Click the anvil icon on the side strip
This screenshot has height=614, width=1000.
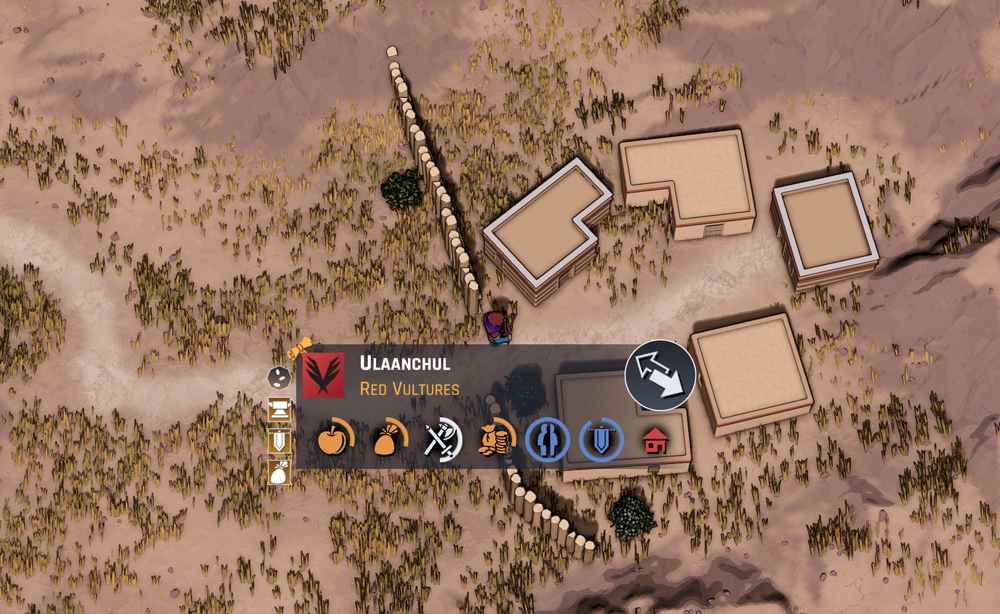click(x=280, y=408)
